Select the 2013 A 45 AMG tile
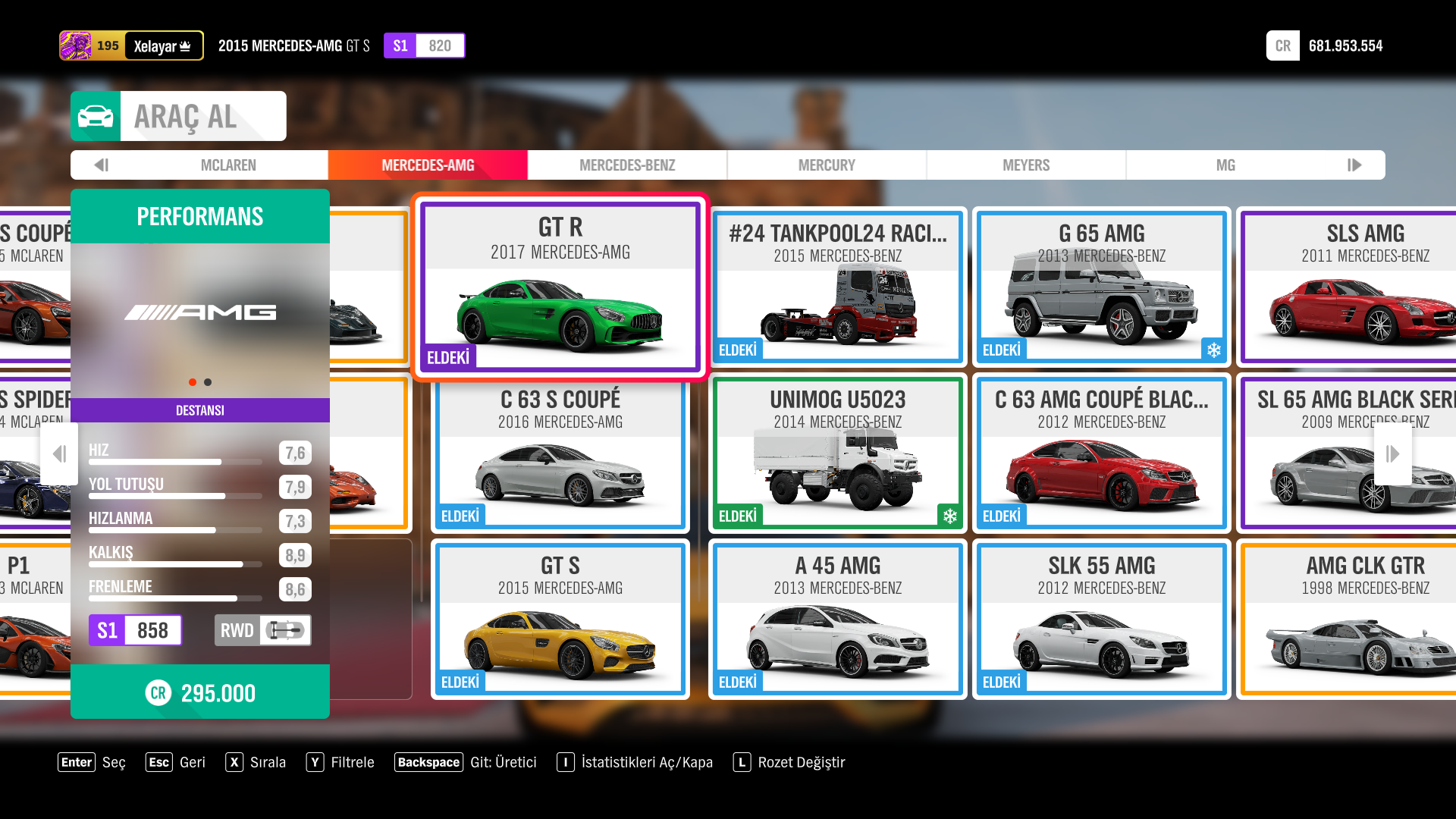This screenshot has height=819, width=1456. tap(838, 620)
